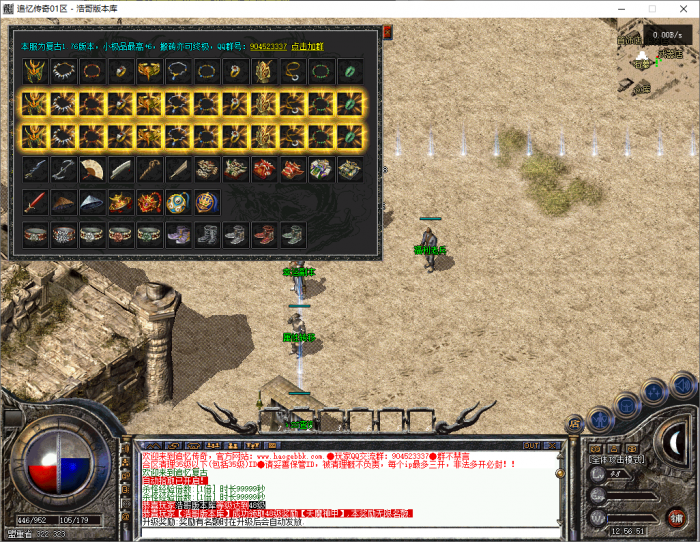Click the 点击加群 join group link

tap(307, 46)
